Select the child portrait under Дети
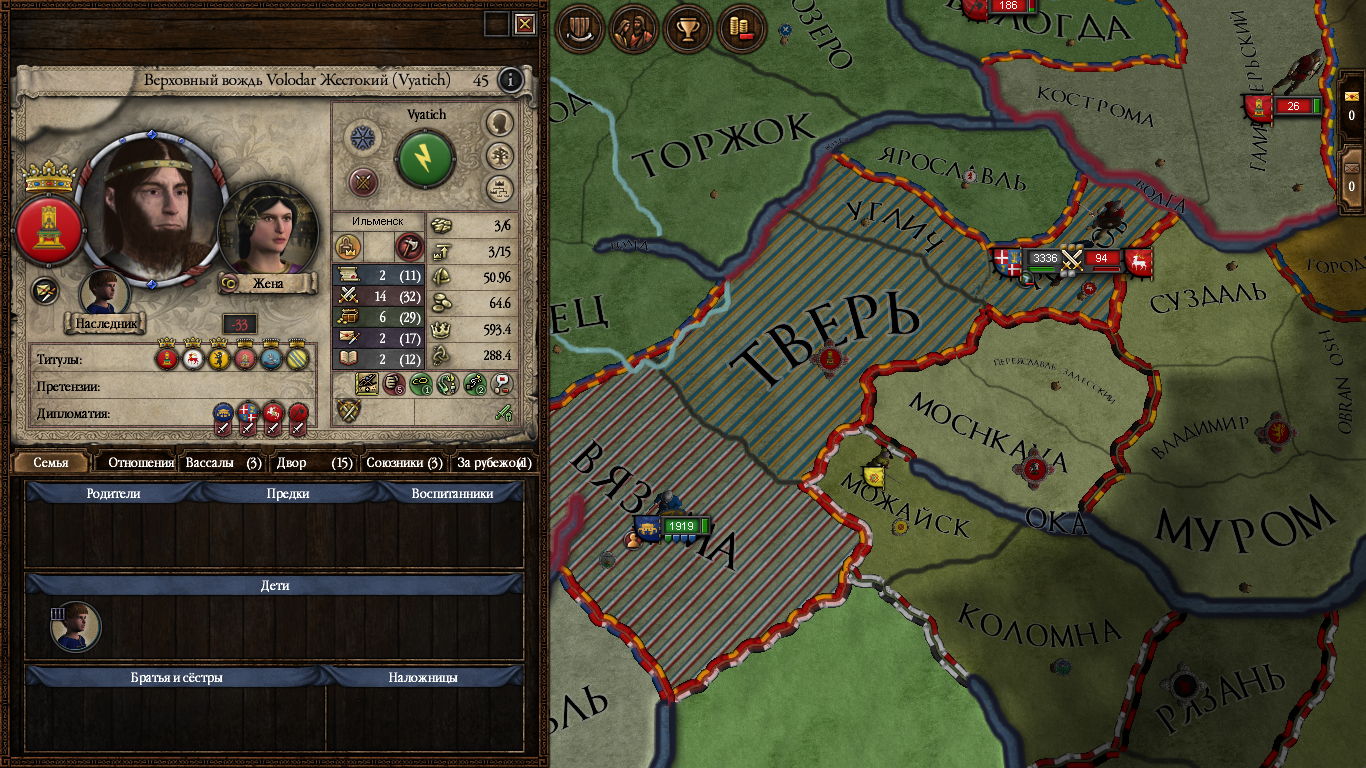The height and width of the screenshot is (768, 1366). (x=76, y=627)
